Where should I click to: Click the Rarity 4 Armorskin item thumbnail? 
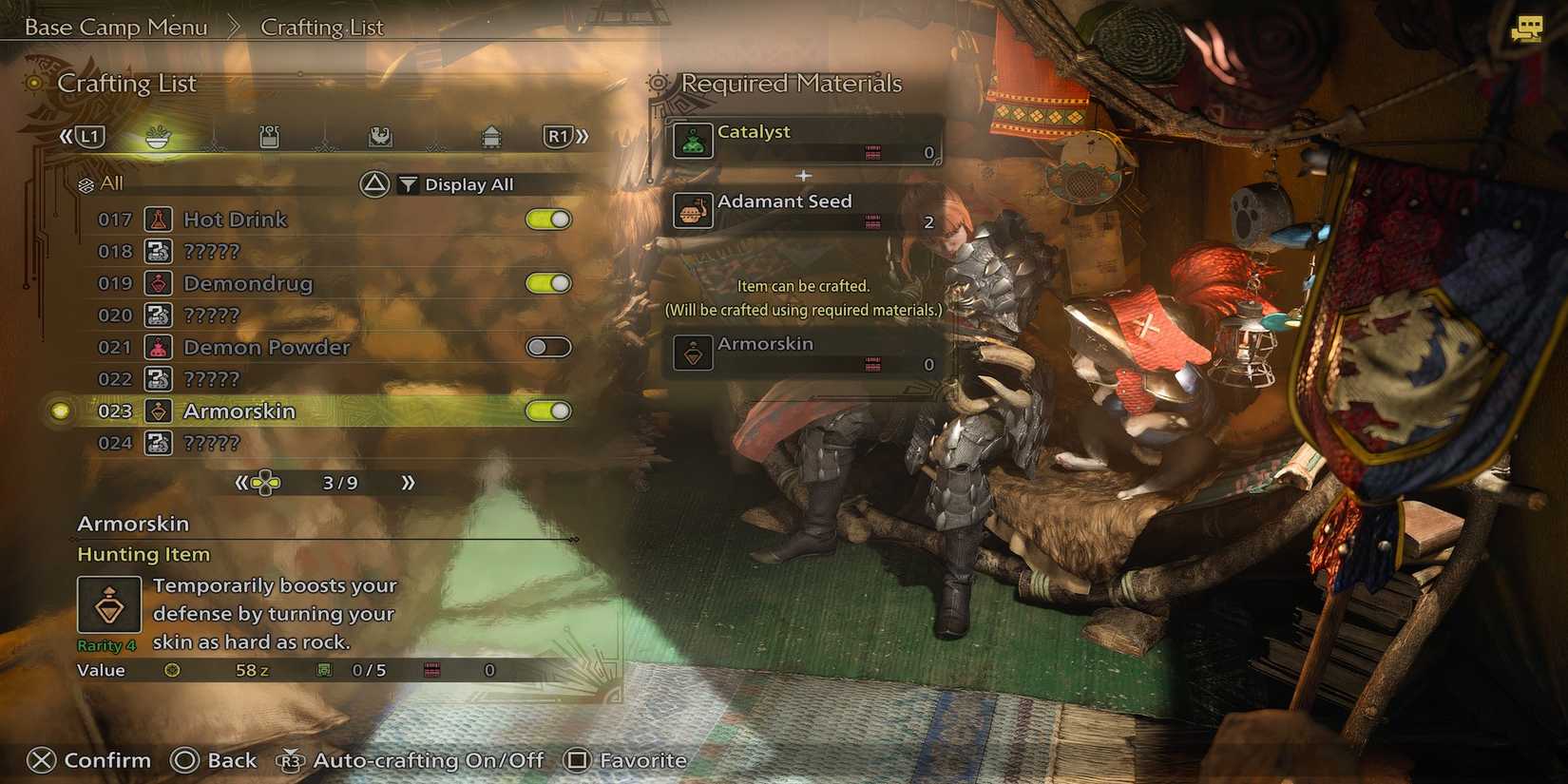(107, 602)
